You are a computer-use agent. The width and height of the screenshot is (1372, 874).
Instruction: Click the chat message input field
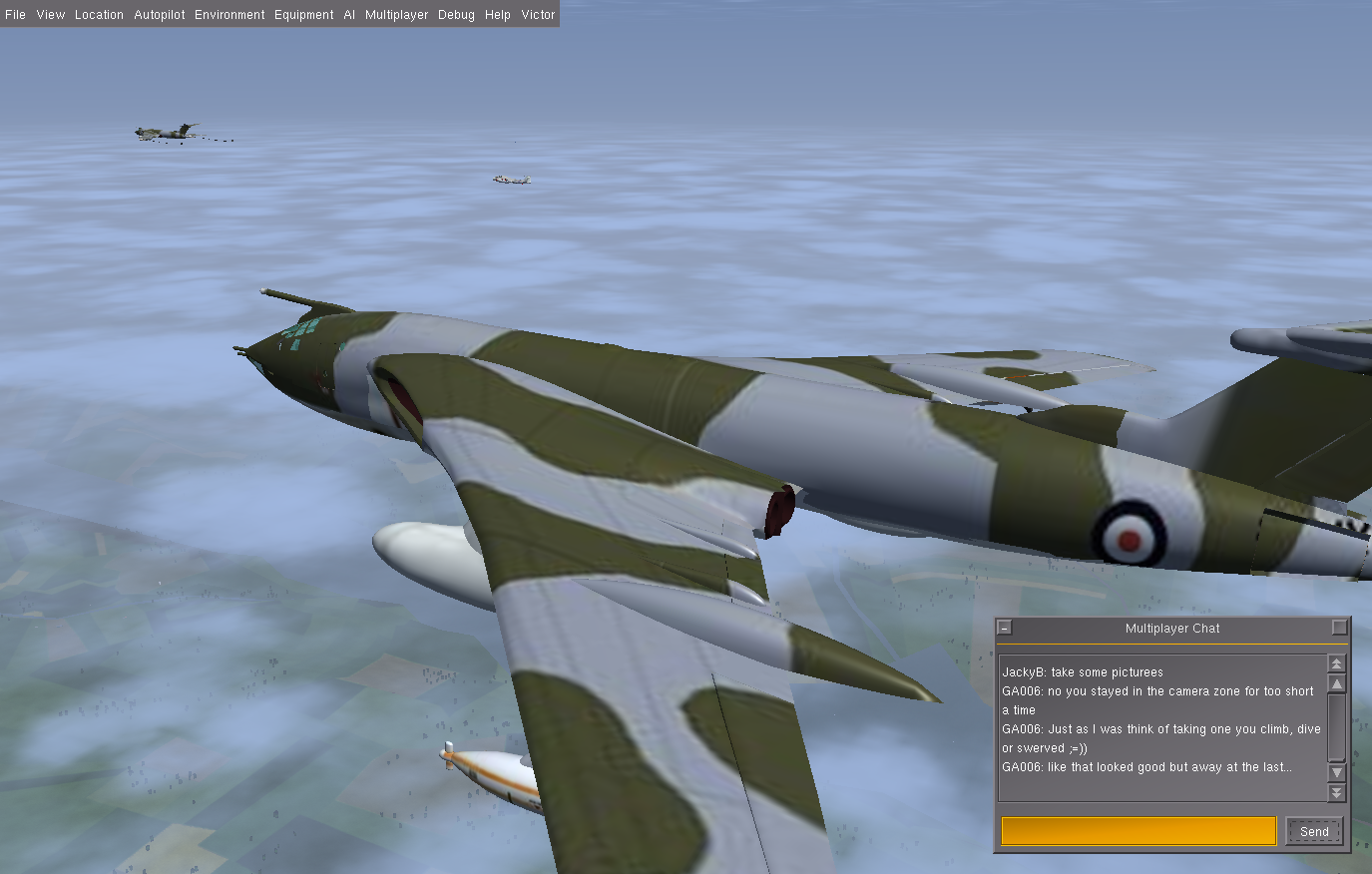1139,831
